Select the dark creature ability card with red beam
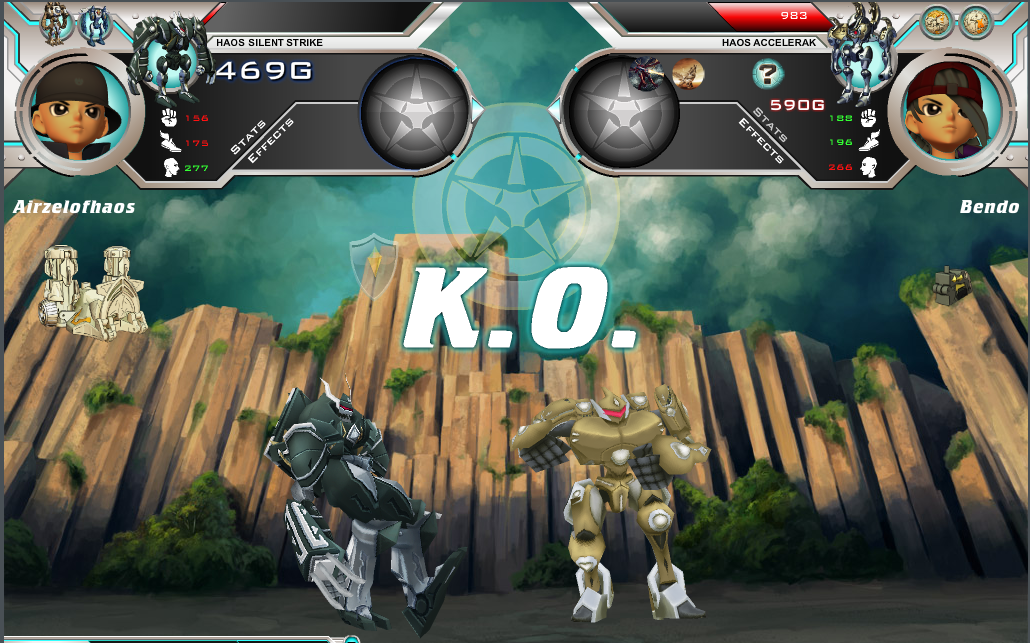 [x=647, y=73]
